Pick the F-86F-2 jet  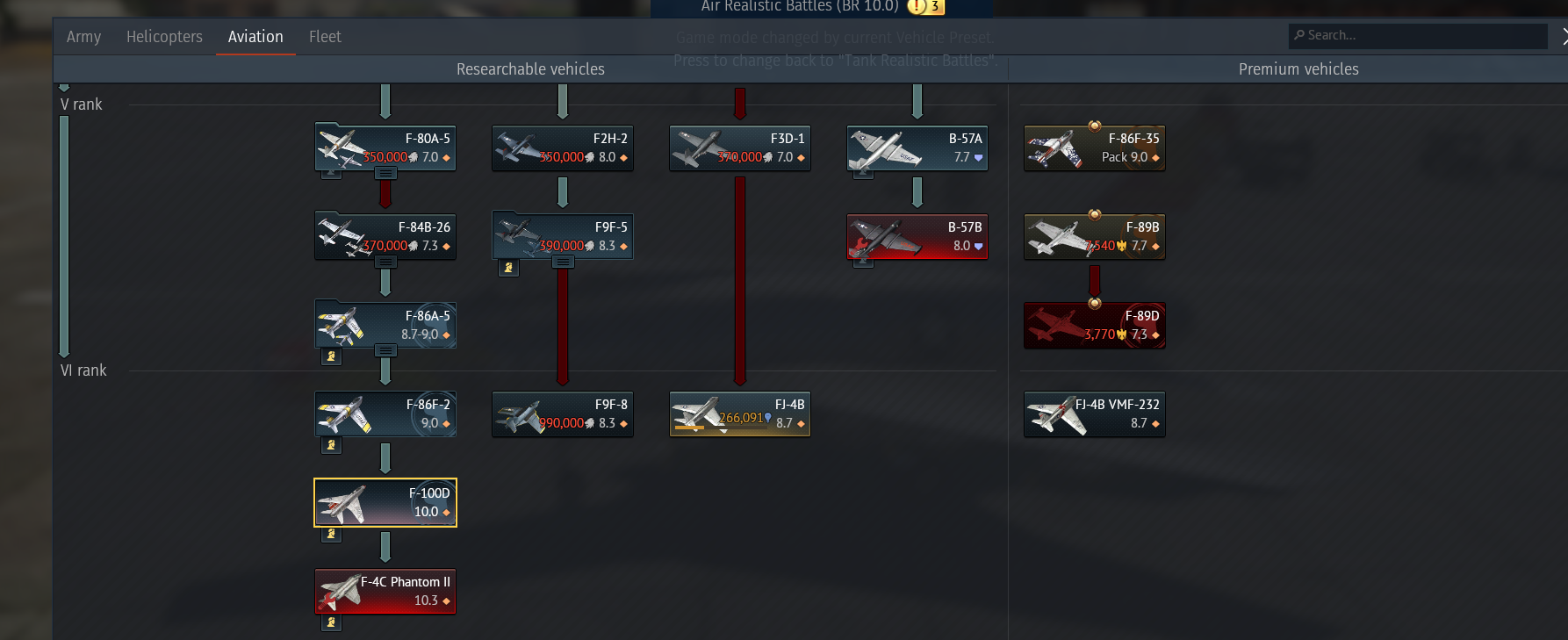tap(385, 413)
